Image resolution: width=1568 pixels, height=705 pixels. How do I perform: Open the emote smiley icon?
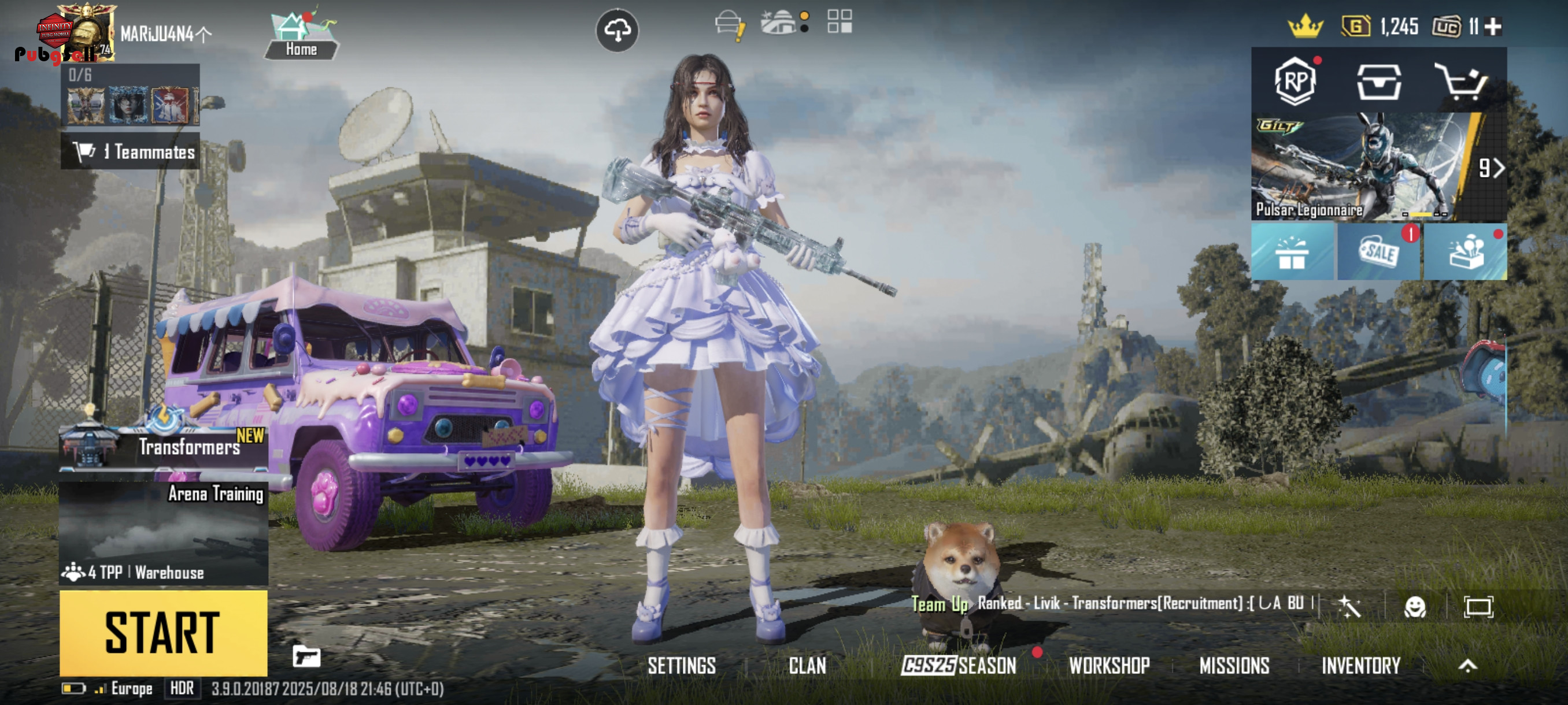(x=1415, y=606)
